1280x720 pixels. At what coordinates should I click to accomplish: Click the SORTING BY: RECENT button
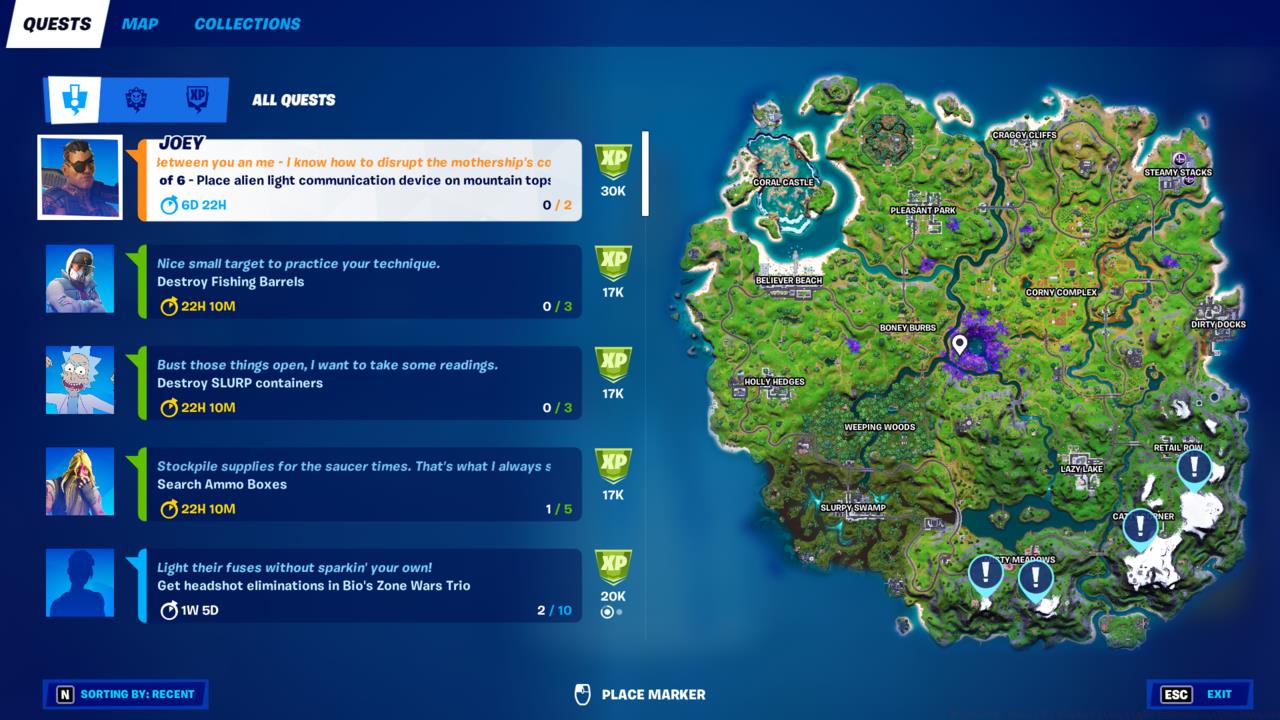(x=125, y=694)
